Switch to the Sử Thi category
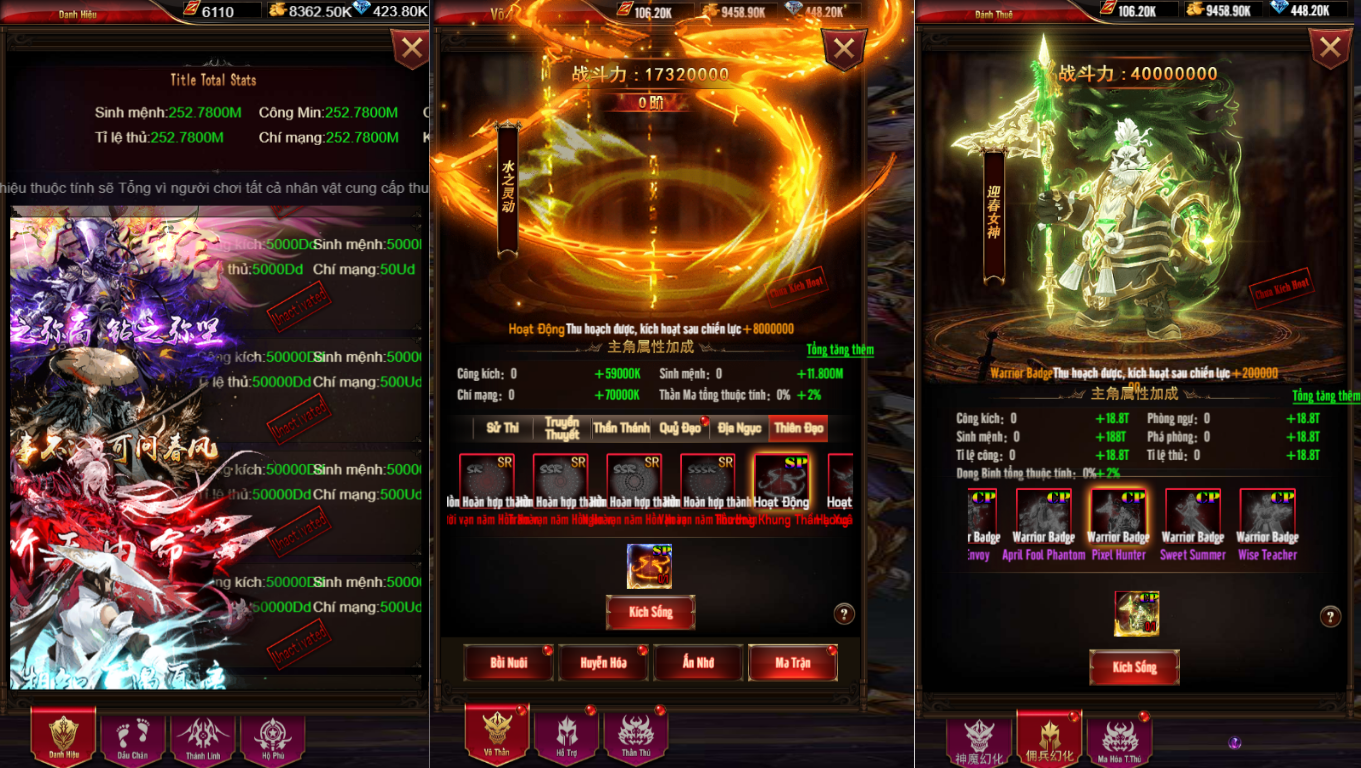Viewport: 1361px width, 768px height. coord(503,428)
